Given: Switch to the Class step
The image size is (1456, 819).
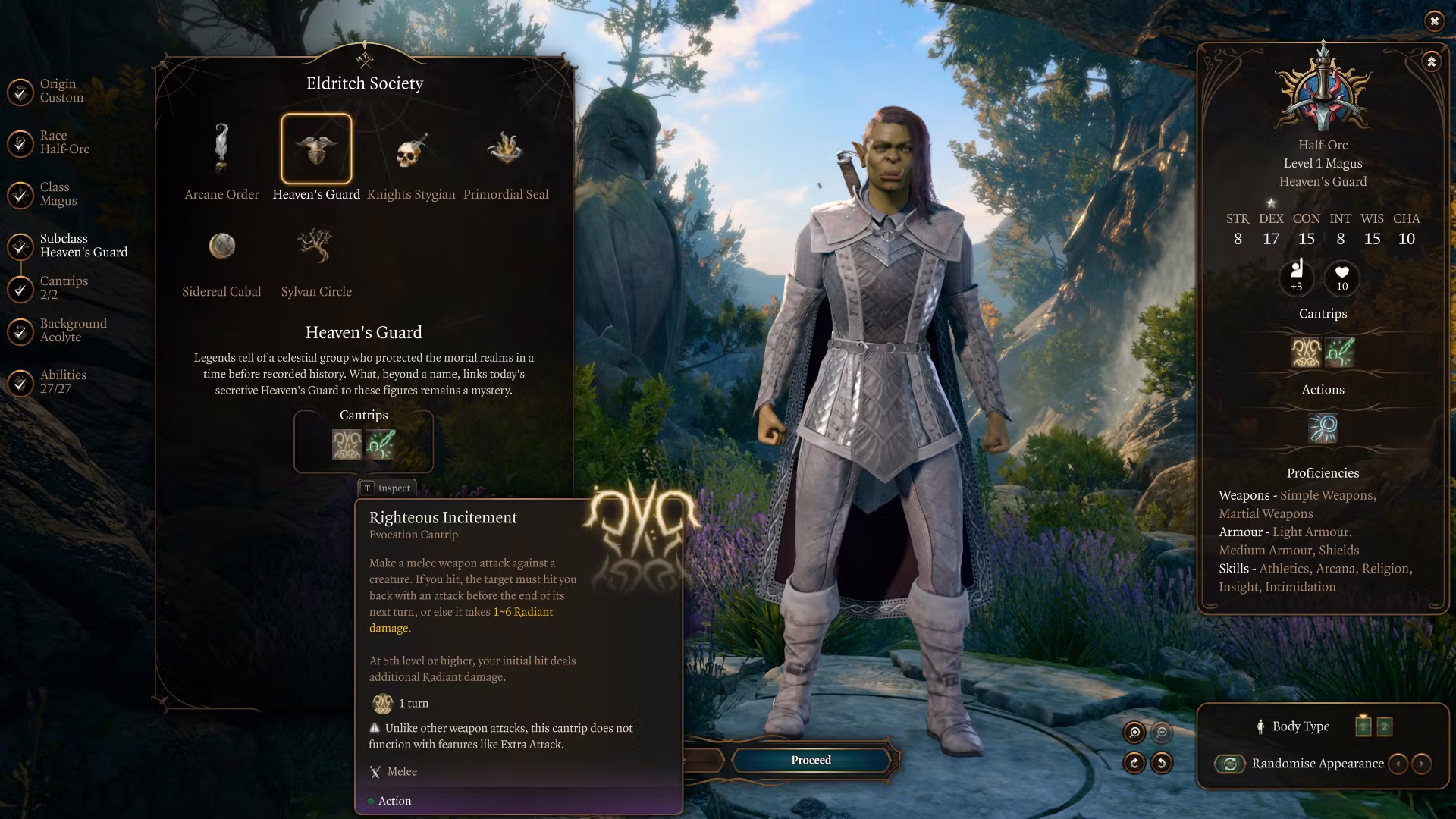Looking at the screenshot, I should click(21, 194).
